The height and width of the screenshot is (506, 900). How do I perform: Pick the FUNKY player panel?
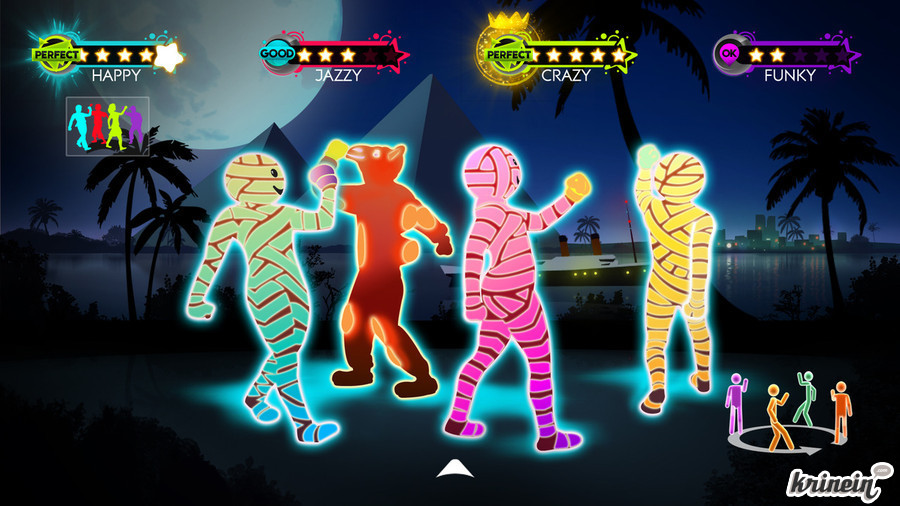coord(787,58)
